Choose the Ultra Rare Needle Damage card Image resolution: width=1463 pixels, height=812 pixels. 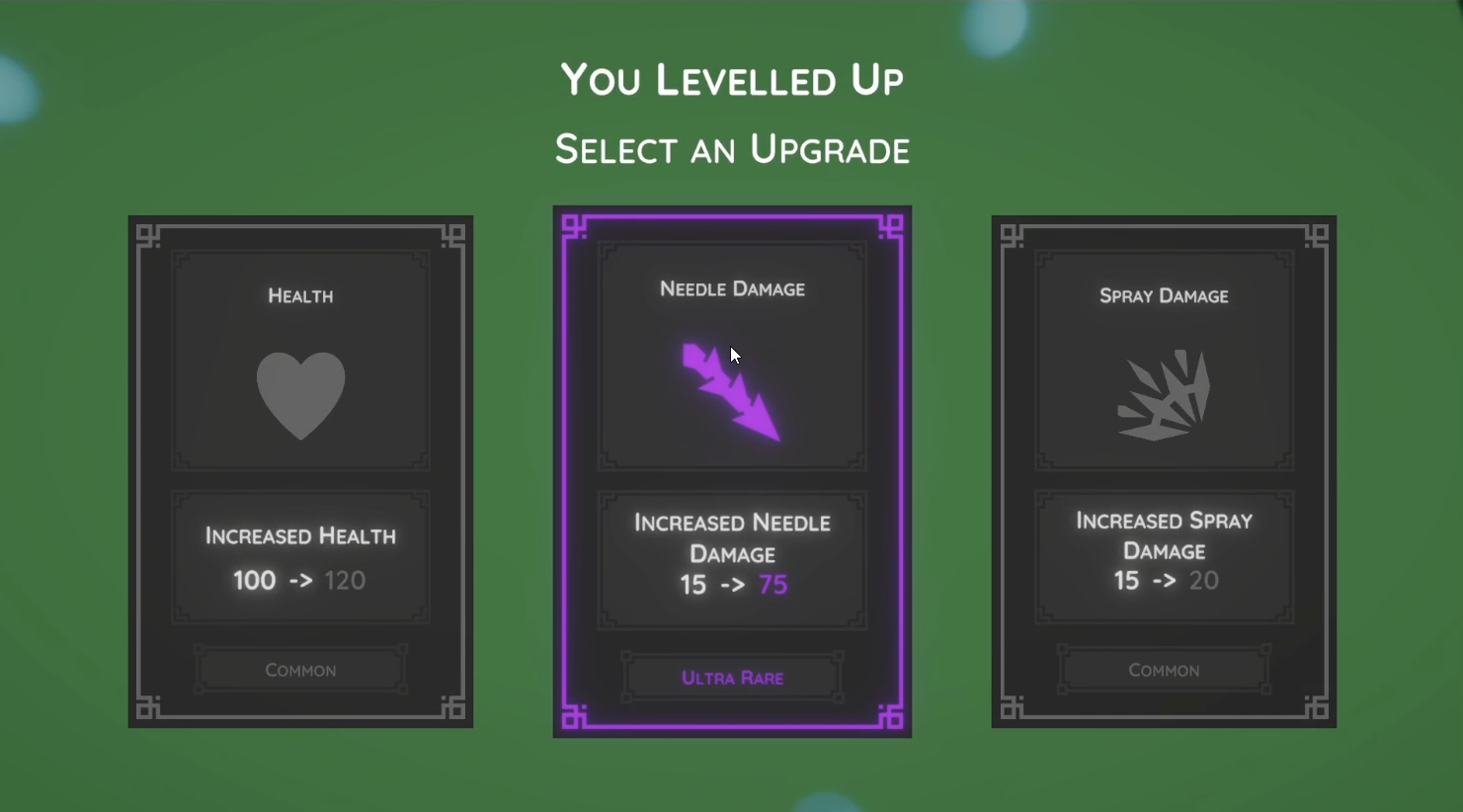click(x=732, y=471)
